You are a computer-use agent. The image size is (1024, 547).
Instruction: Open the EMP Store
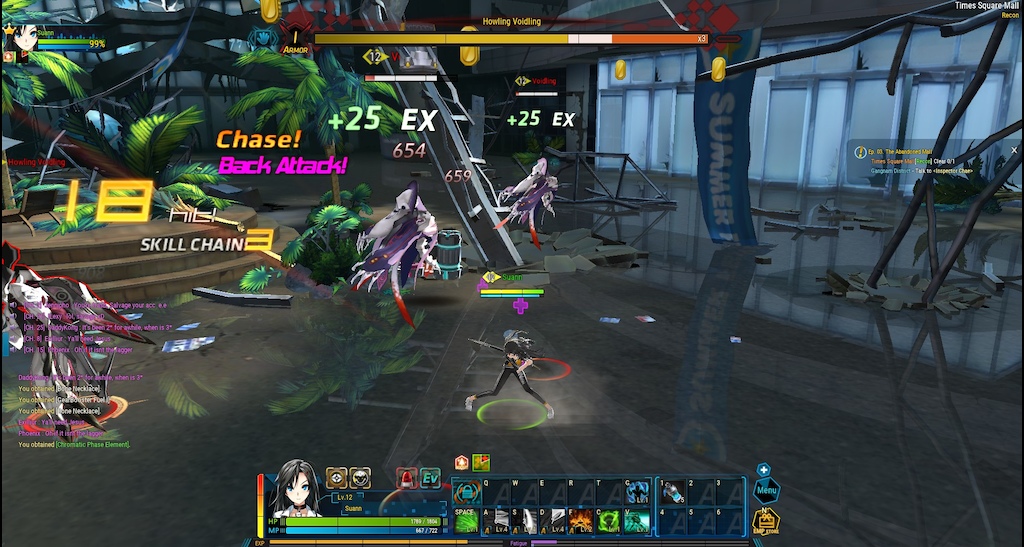point(765,521)
